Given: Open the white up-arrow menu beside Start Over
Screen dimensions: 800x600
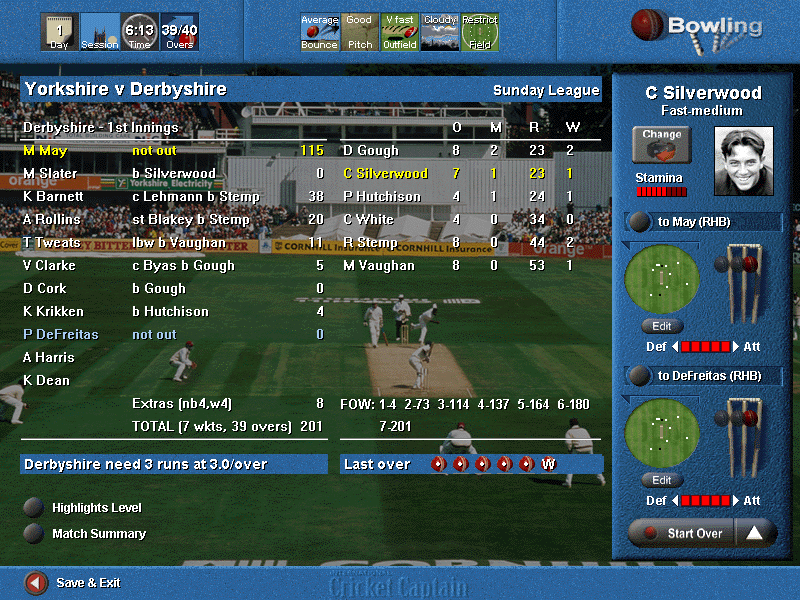Looking at the screenshot, I should click(x=755, y=533).
